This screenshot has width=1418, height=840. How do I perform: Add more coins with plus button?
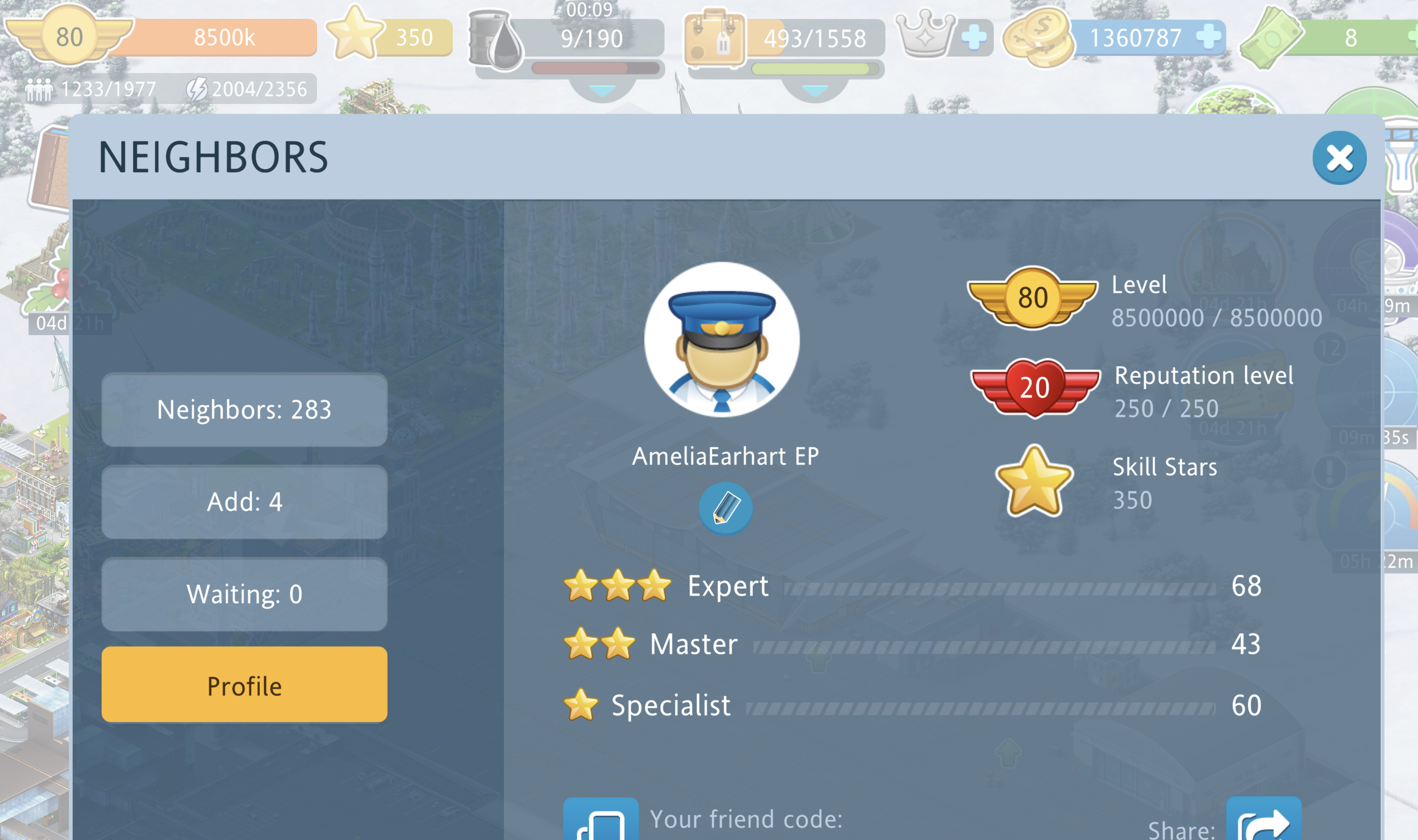coord(1208,37)
